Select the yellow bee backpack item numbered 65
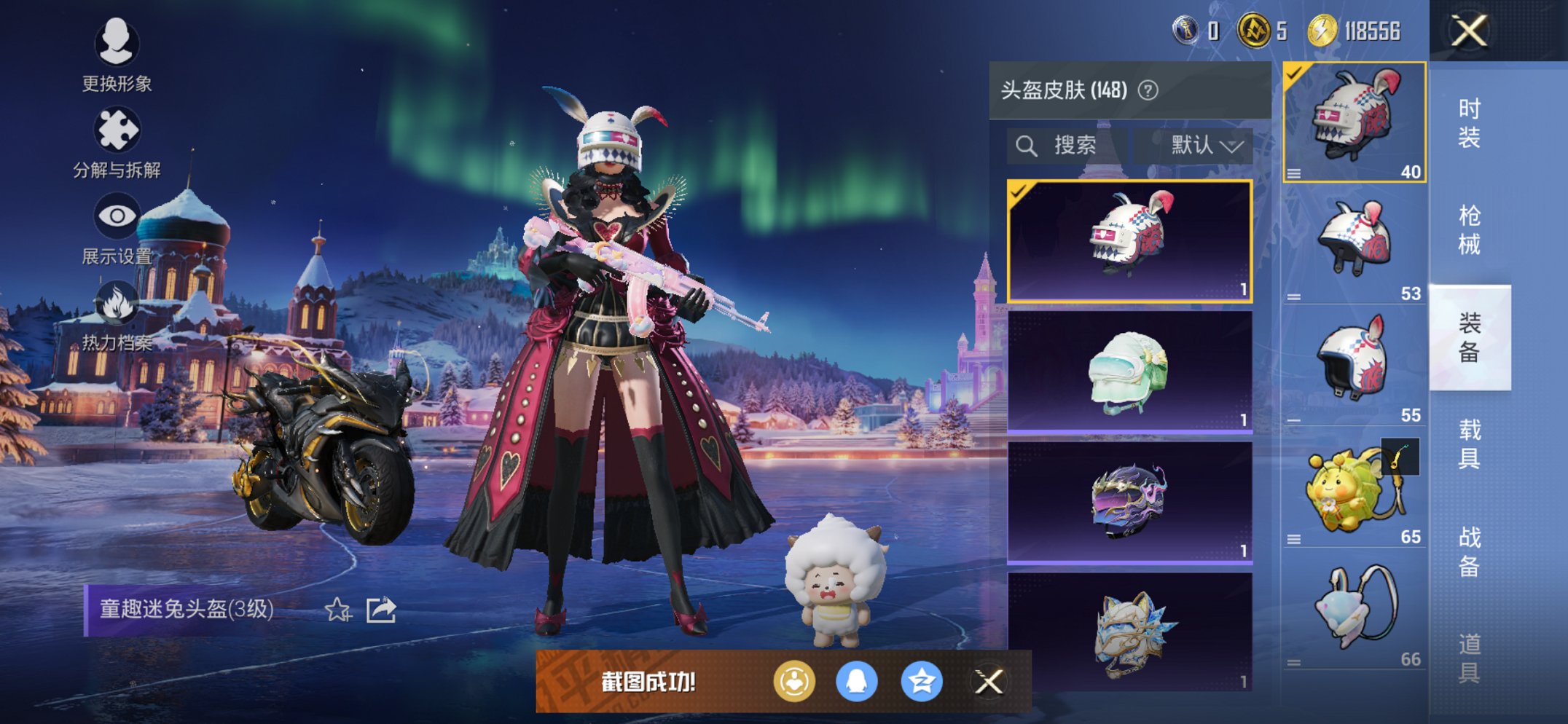 (1354, 490)
